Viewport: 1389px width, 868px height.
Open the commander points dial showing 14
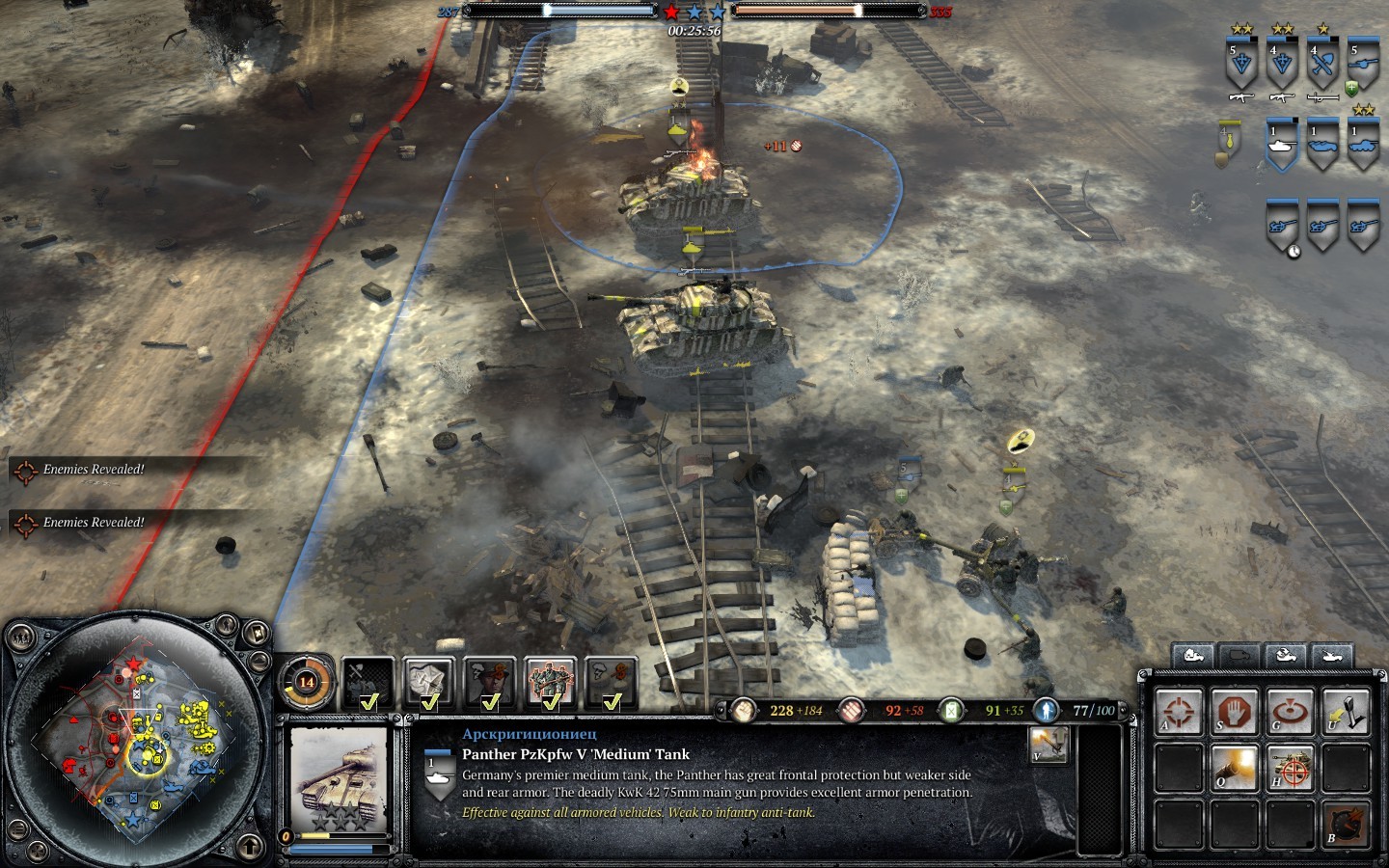coord(306,682)
